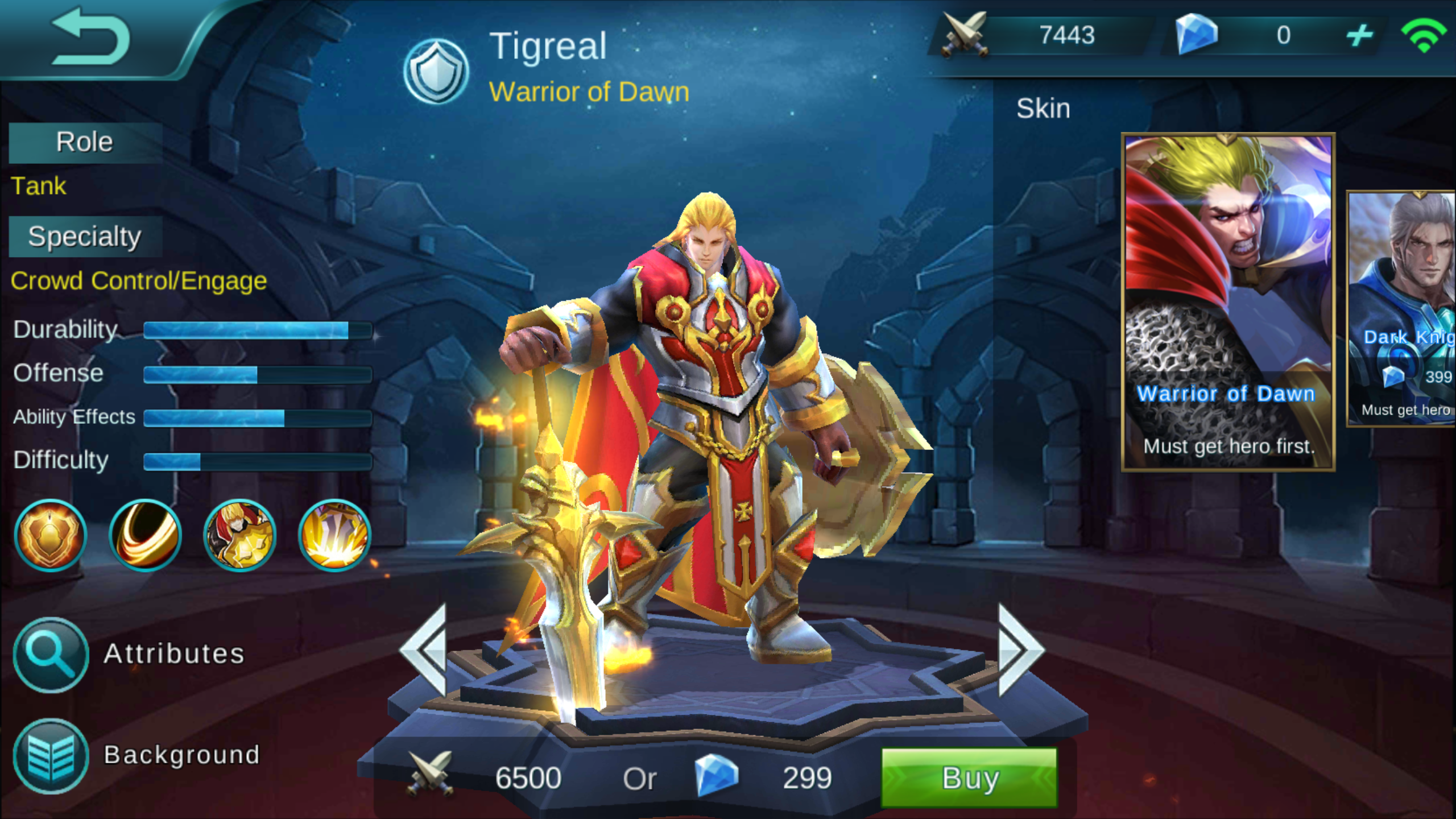Expand the Skin section
Image resolution: width=1456 pixels, height=819 pixels.
pos(1044,108)
